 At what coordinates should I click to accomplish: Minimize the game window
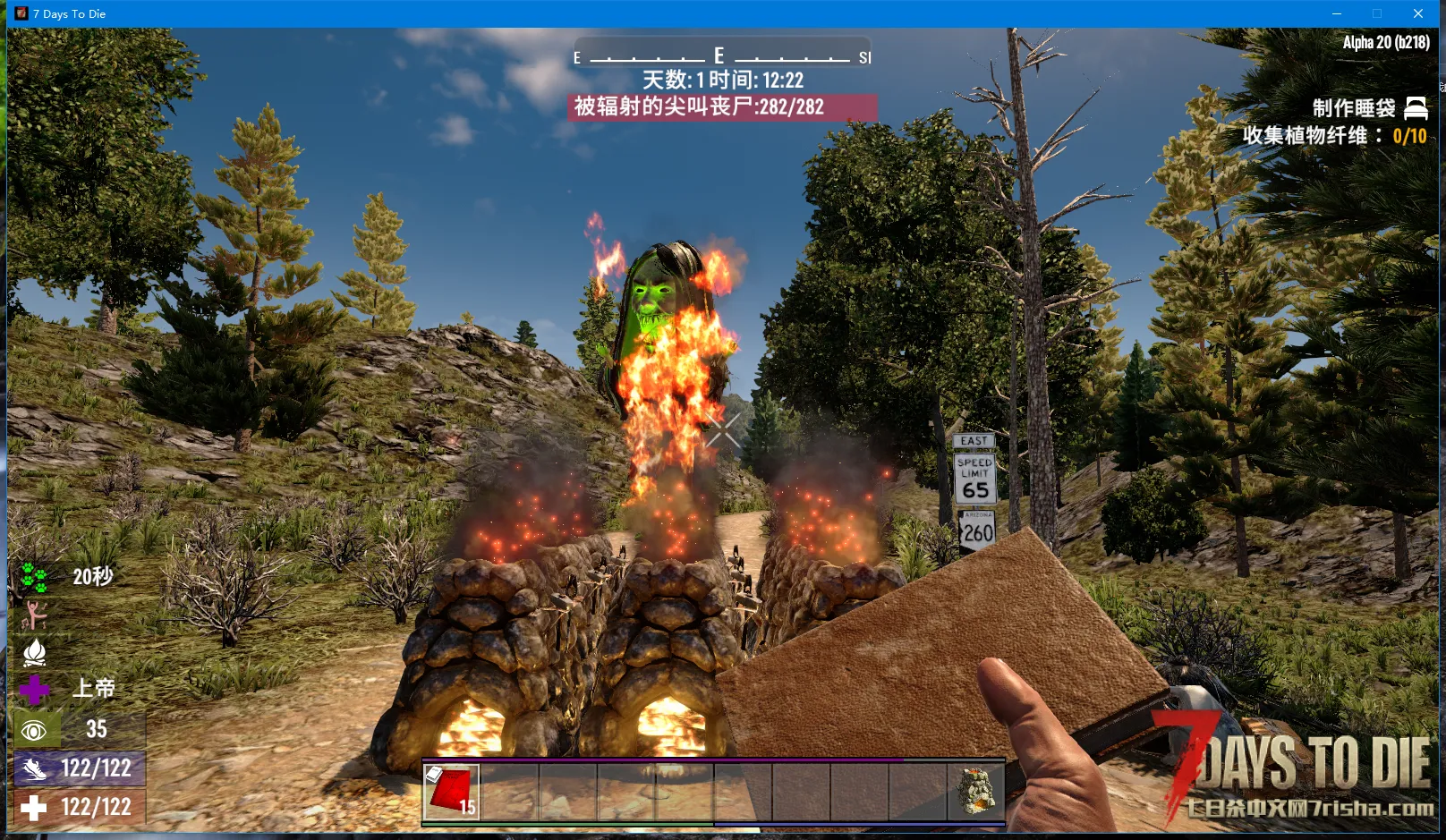coord(1337,13)
